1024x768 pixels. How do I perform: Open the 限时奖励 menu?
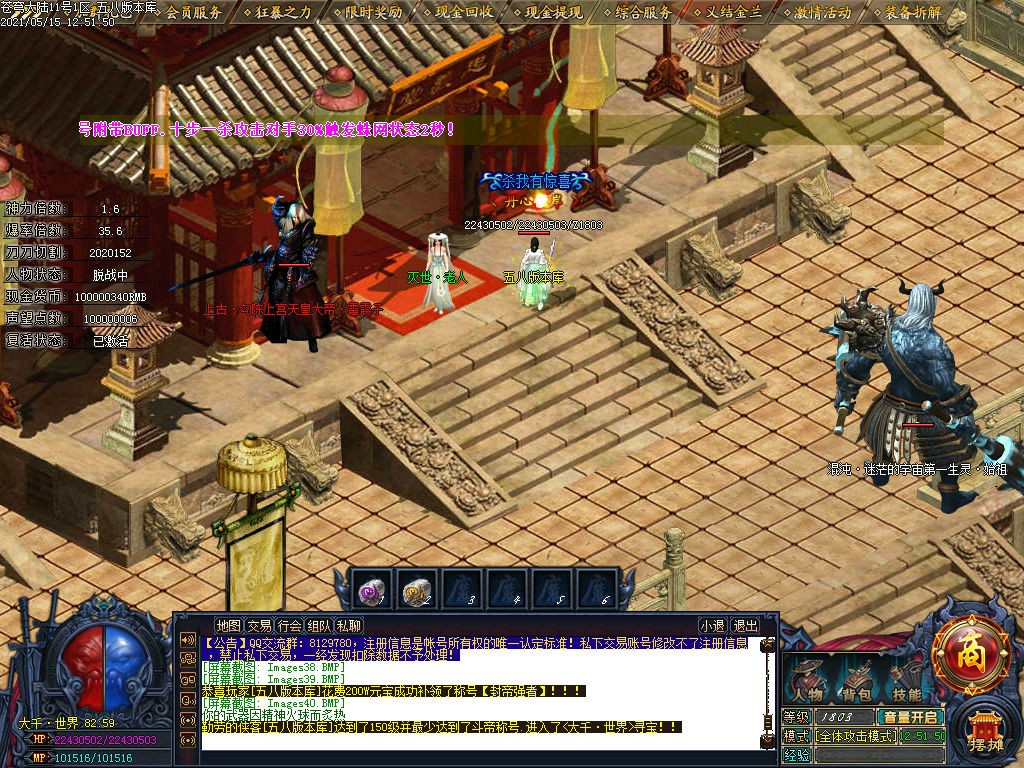coord(374,13)
